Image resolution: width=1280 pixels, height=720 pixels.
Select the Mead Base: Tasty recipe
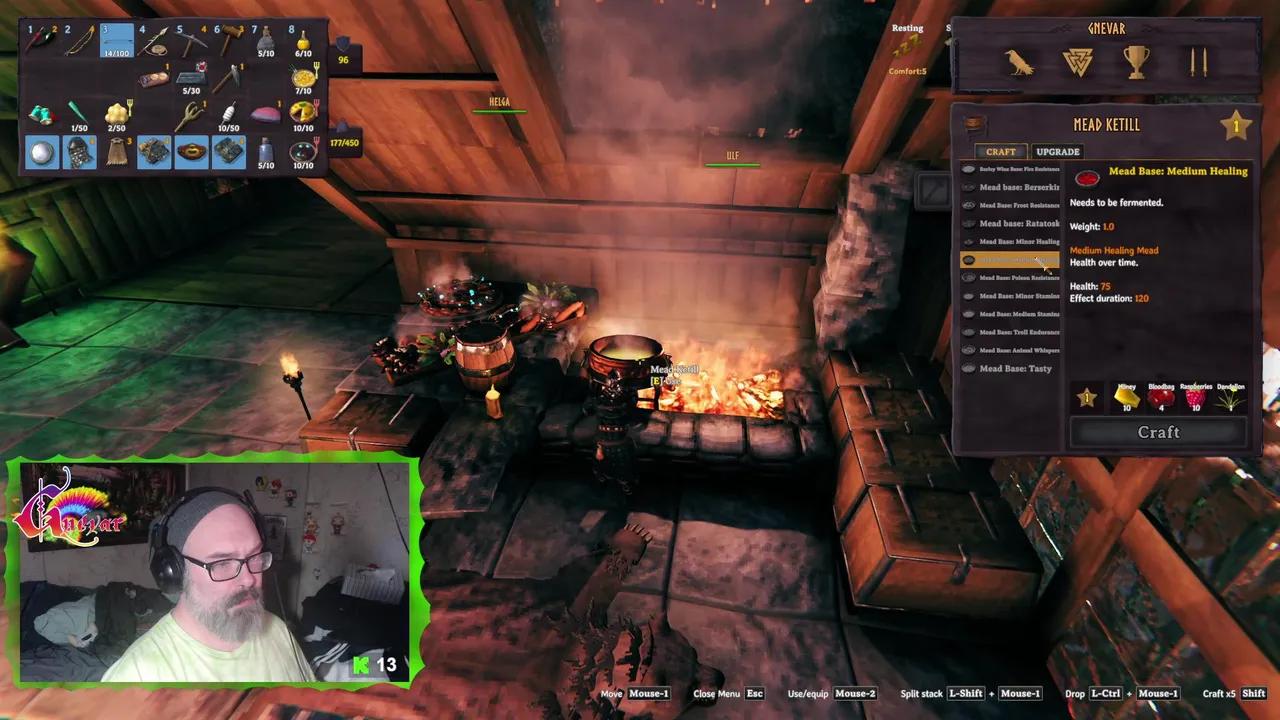1014,368
